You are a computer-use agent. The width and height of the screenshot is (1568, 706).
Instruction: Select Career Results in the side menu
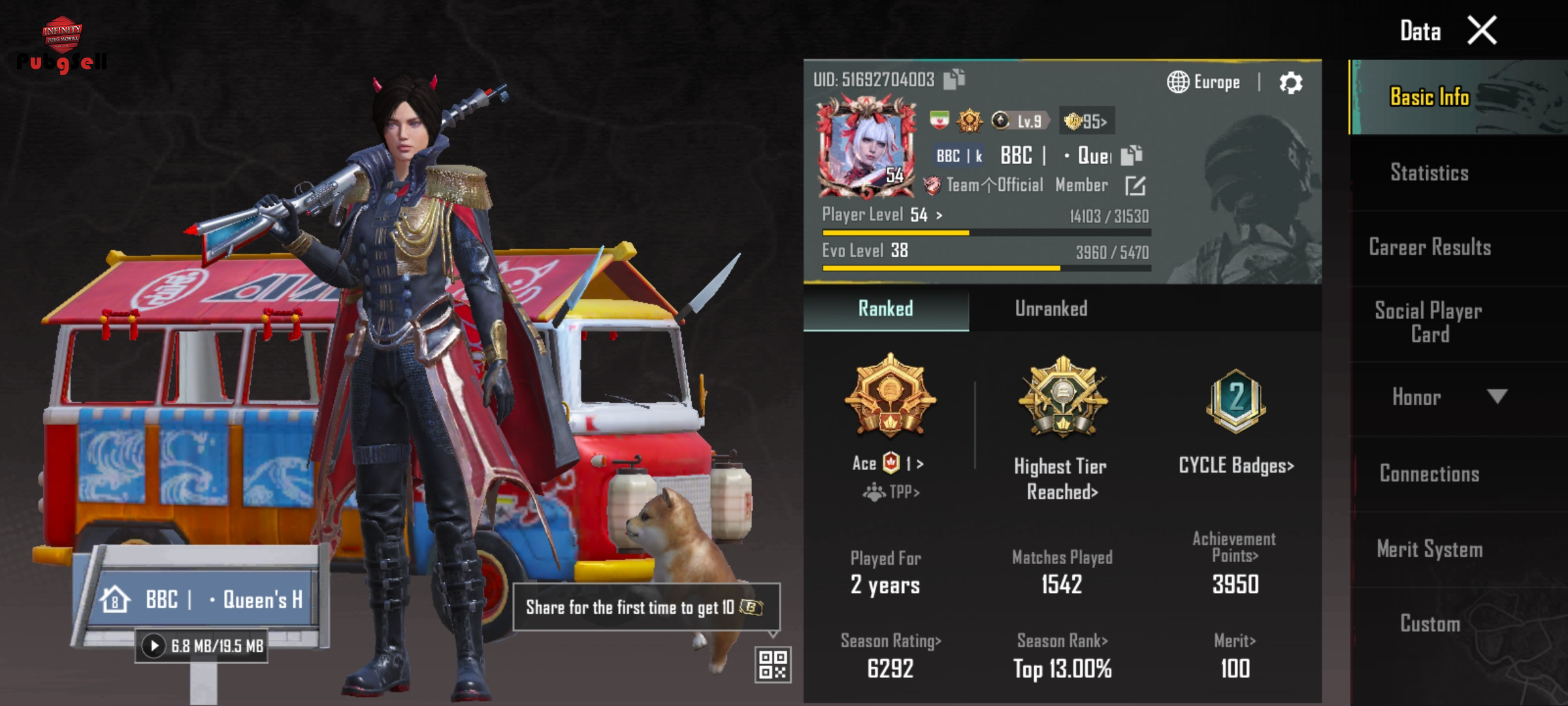tap(1429, 247)
